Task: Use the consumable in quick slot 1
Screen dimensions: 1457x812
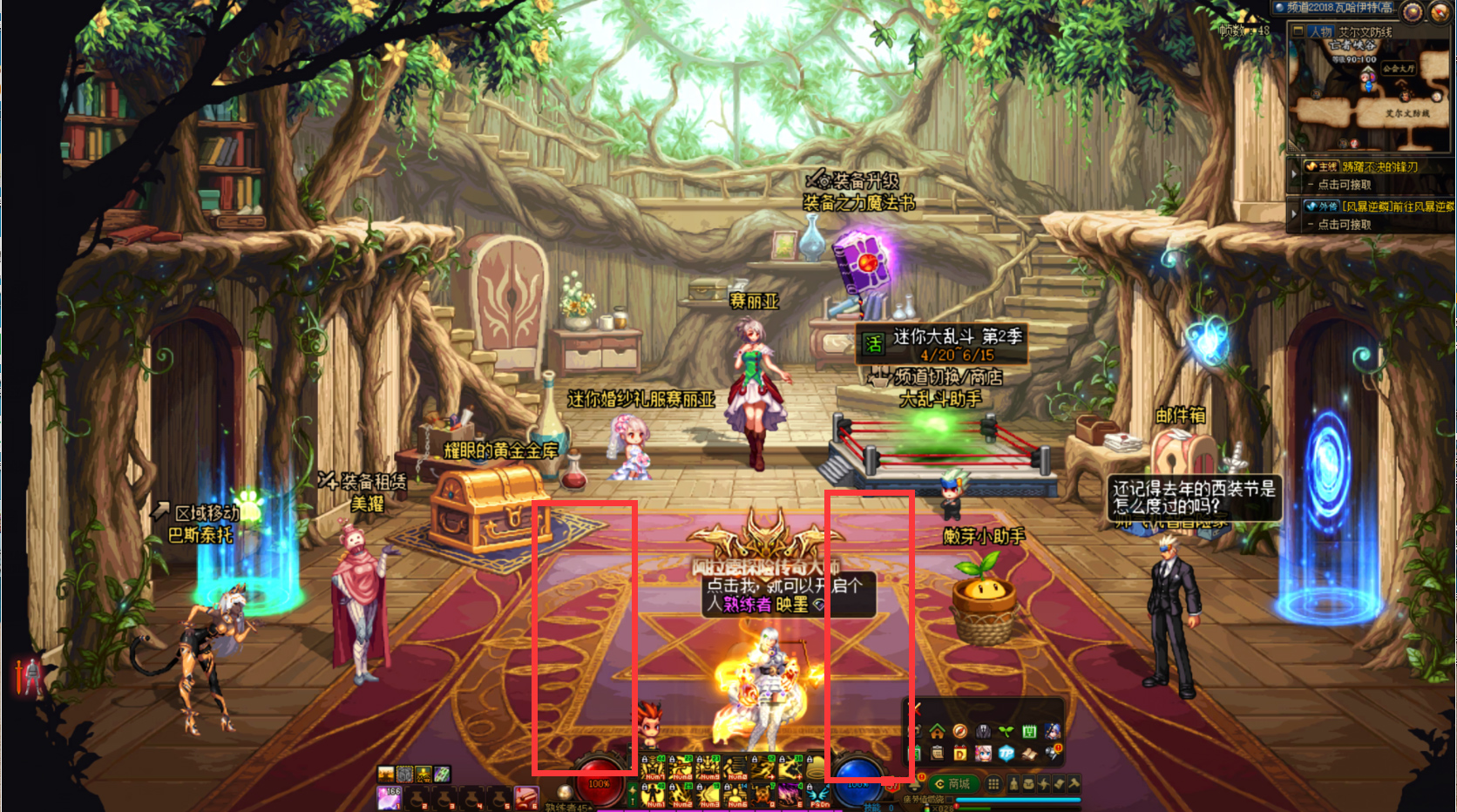Action: (x=389, y=796)
